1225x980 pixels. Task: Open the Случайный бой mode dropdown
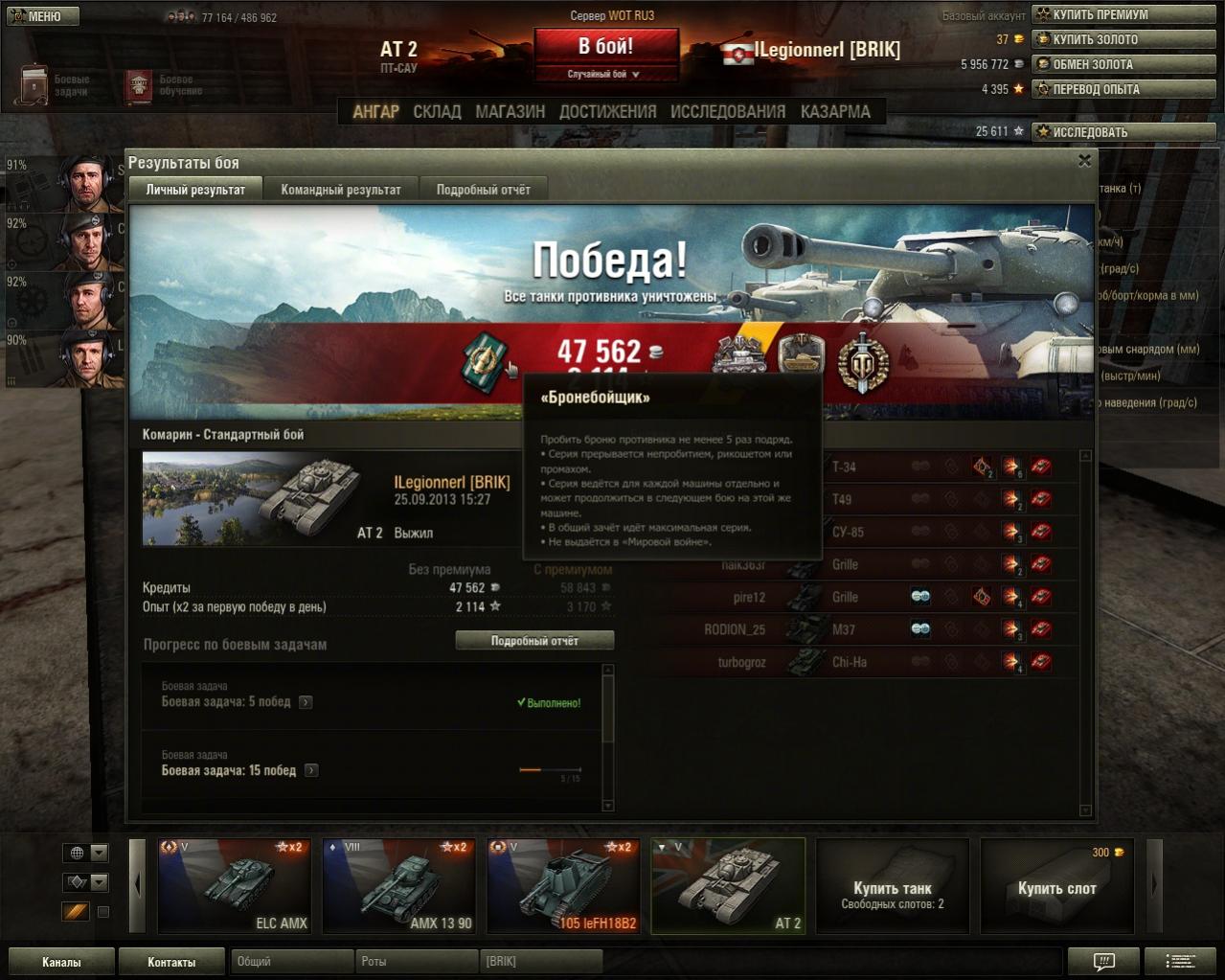click(605, 74)
